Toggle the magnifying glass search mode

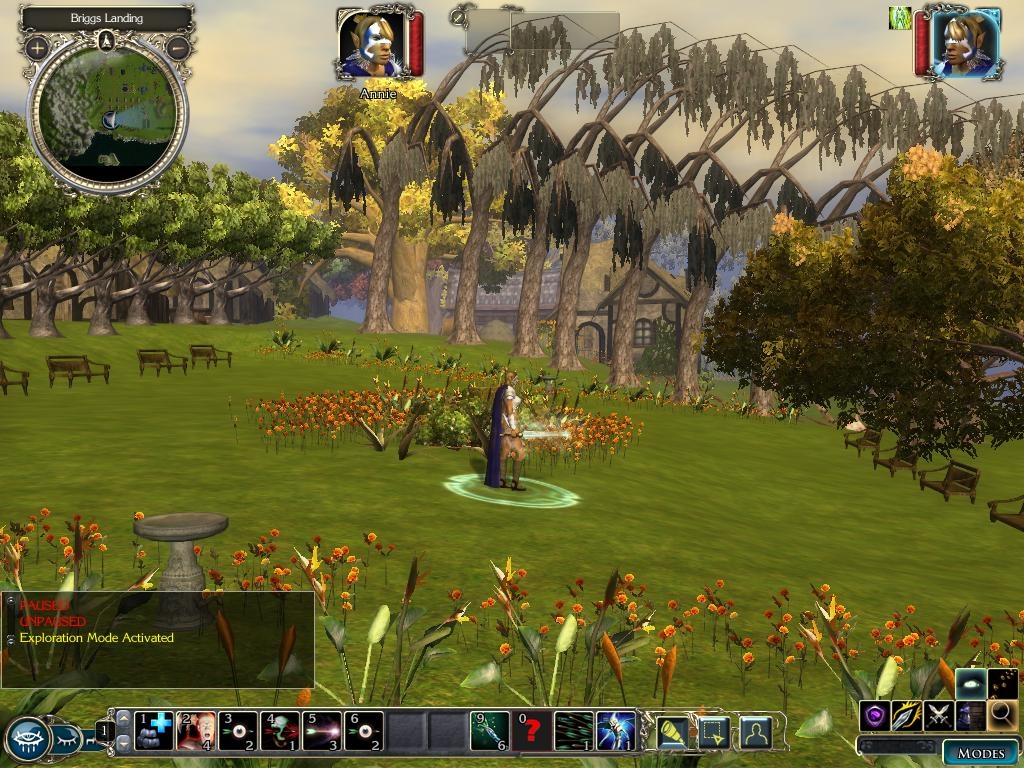1003,714
